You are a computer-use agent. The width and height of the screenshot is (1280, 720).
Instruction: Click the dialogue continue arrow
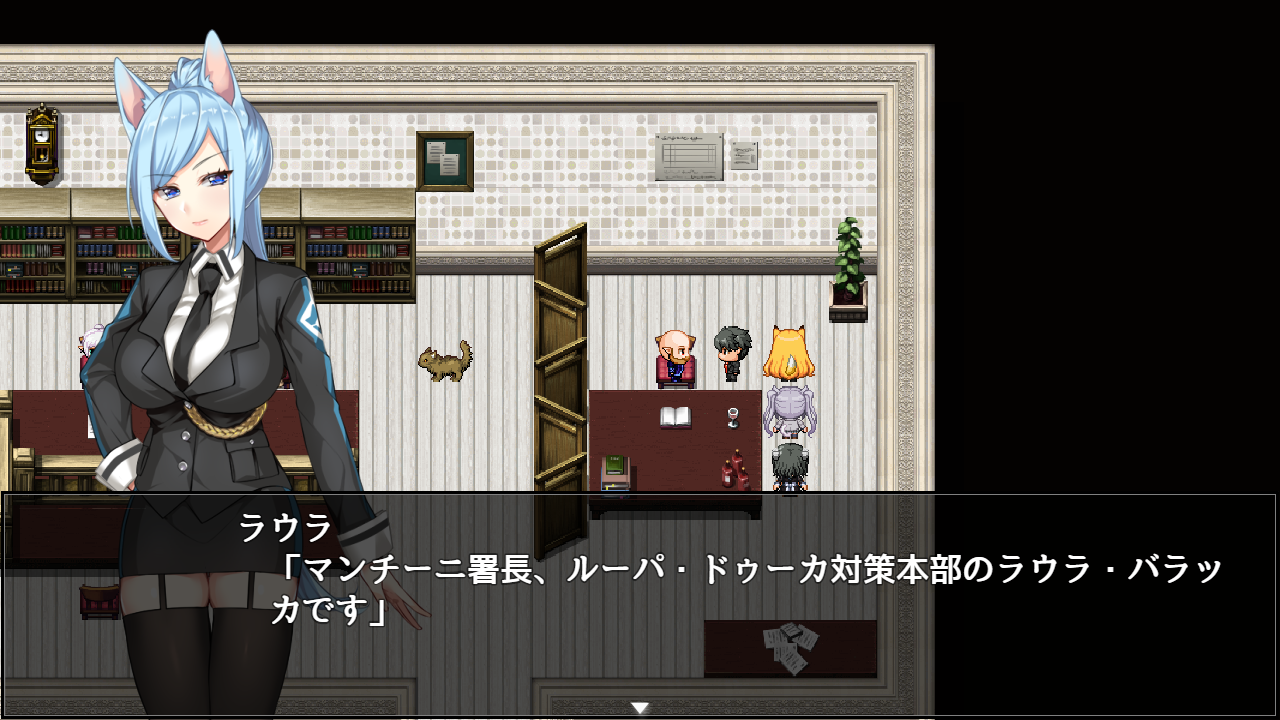pos(640,708)
